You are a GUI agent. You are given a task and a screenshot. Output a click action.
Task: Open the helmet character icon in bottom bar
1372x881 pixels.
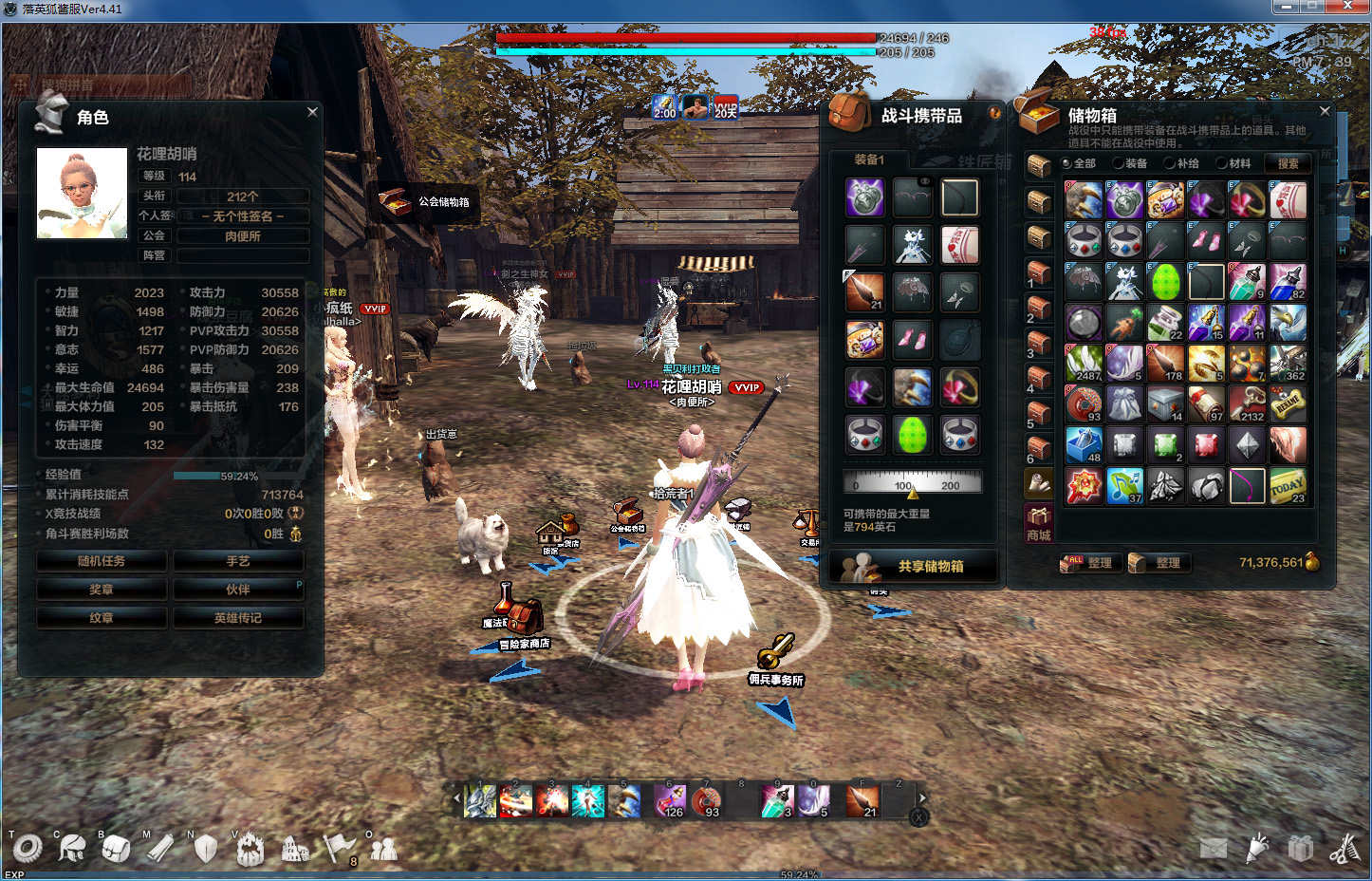(x=71, y=846)
